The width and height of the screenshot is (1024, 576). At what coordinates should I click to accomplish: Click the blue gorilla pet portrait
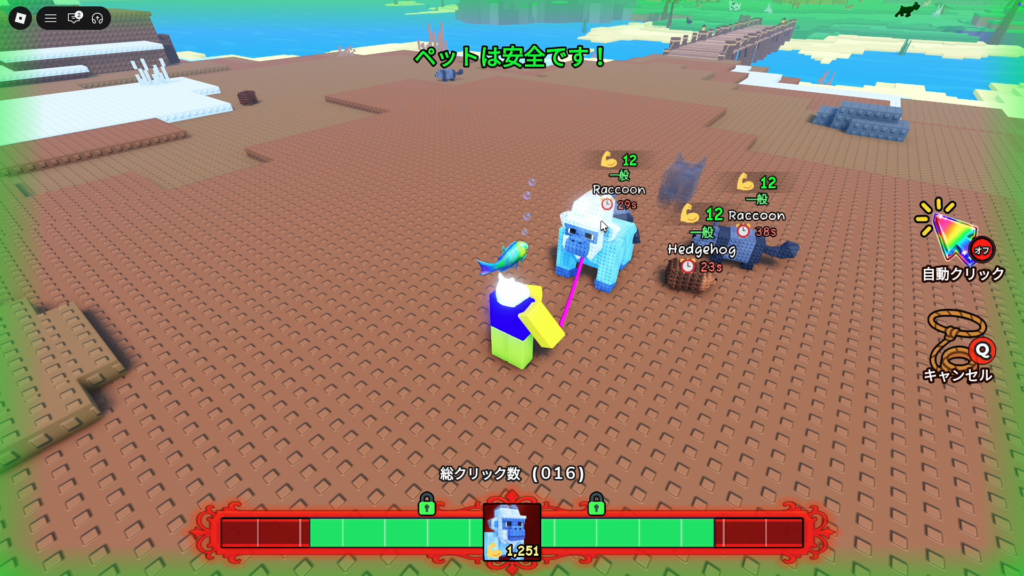click(512, 532)
